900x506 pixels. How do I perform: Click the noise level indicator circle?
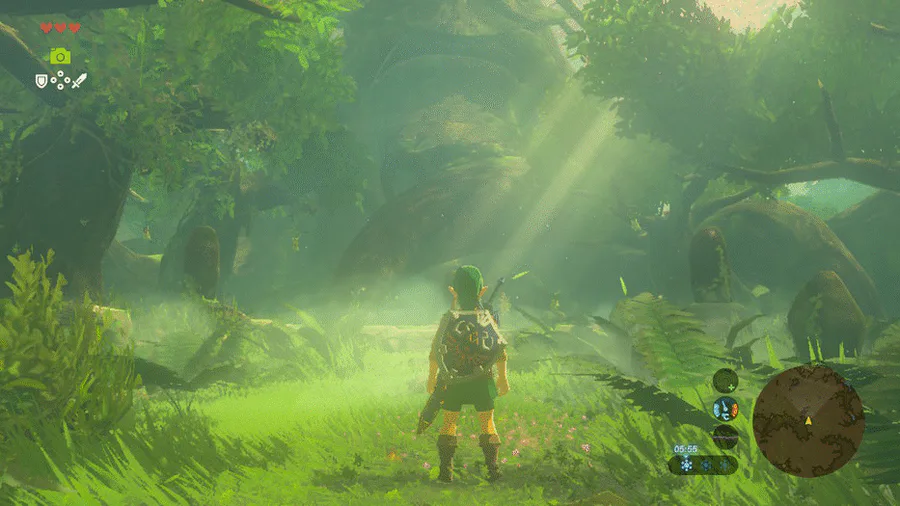point(725,437)
